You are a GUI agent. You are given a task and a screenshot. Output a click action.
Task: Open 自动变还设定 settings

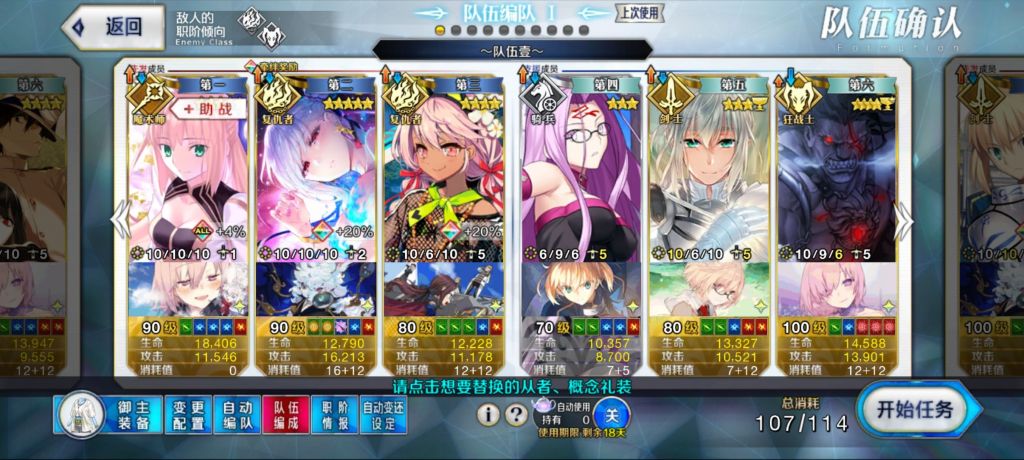384,415
